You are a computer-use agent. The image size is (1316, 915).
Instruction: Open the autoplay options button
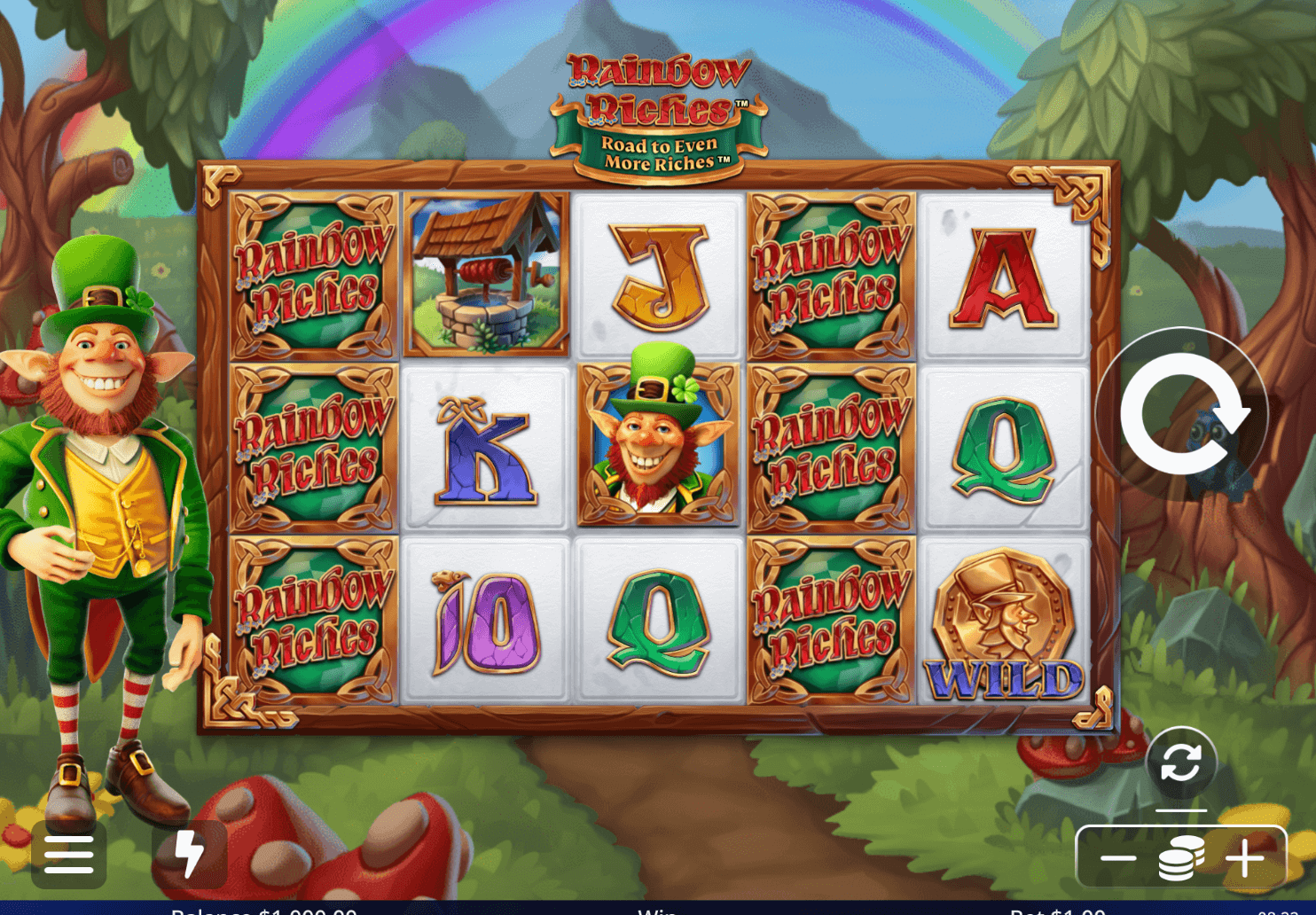[1180, 762]
